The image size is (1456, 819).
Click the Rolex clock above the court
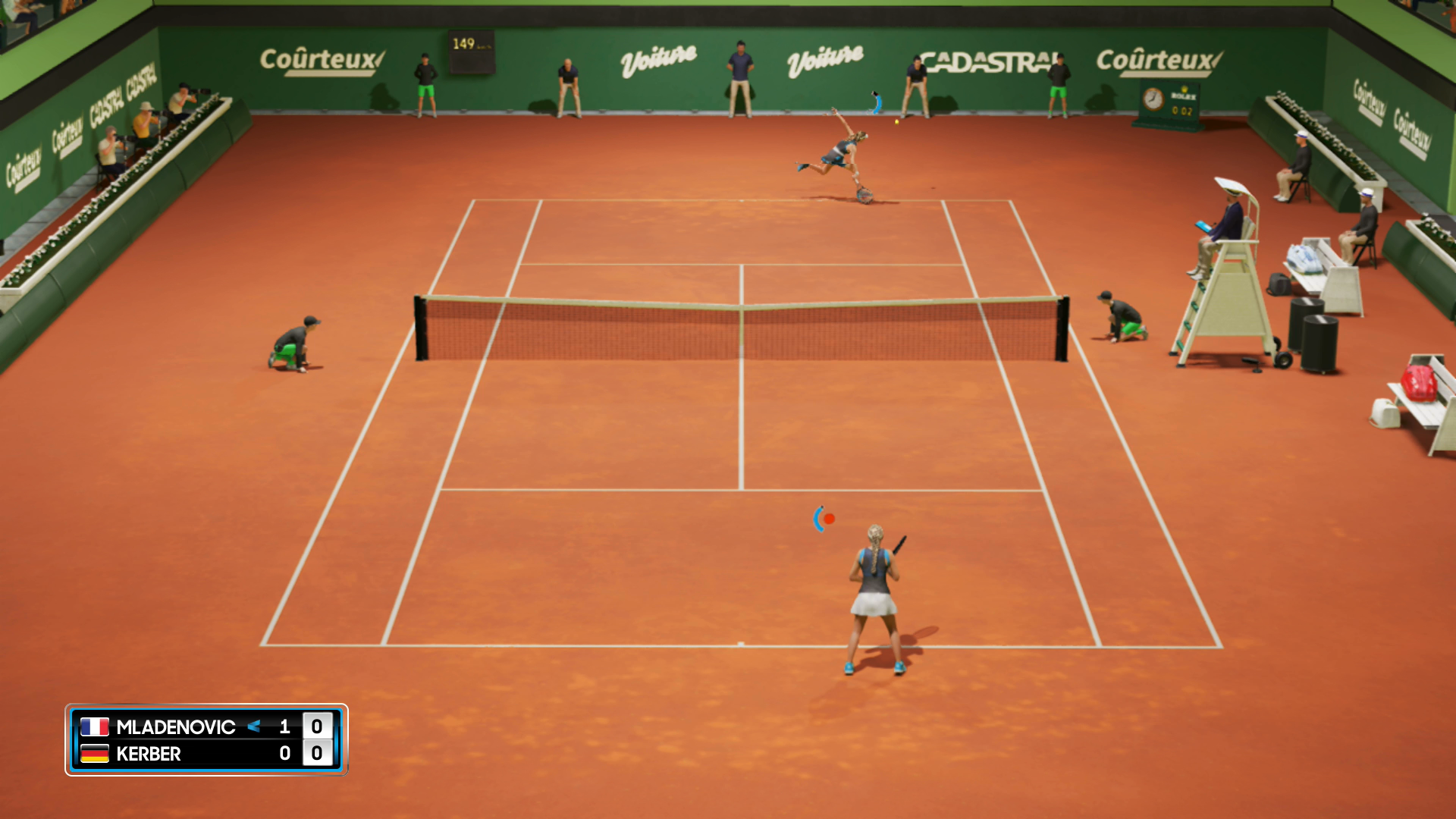[x=1153, y=99]
